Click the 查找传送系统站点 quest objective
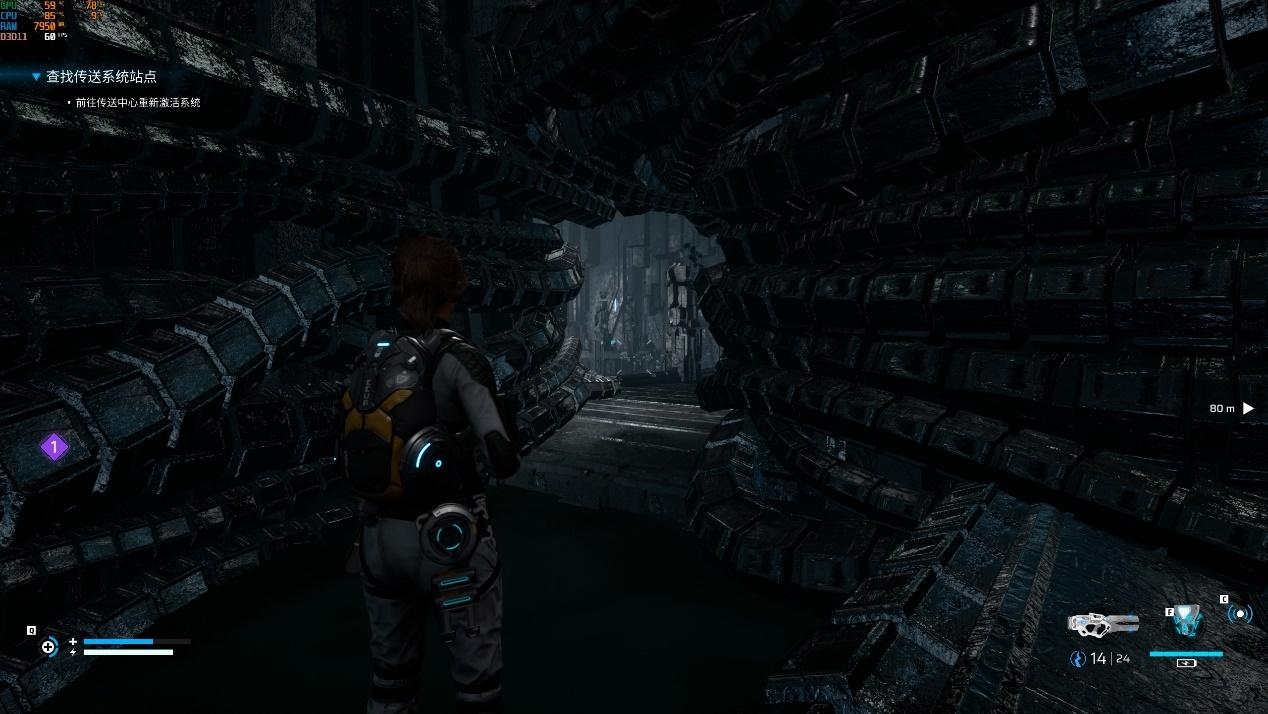 coord(101,76)
